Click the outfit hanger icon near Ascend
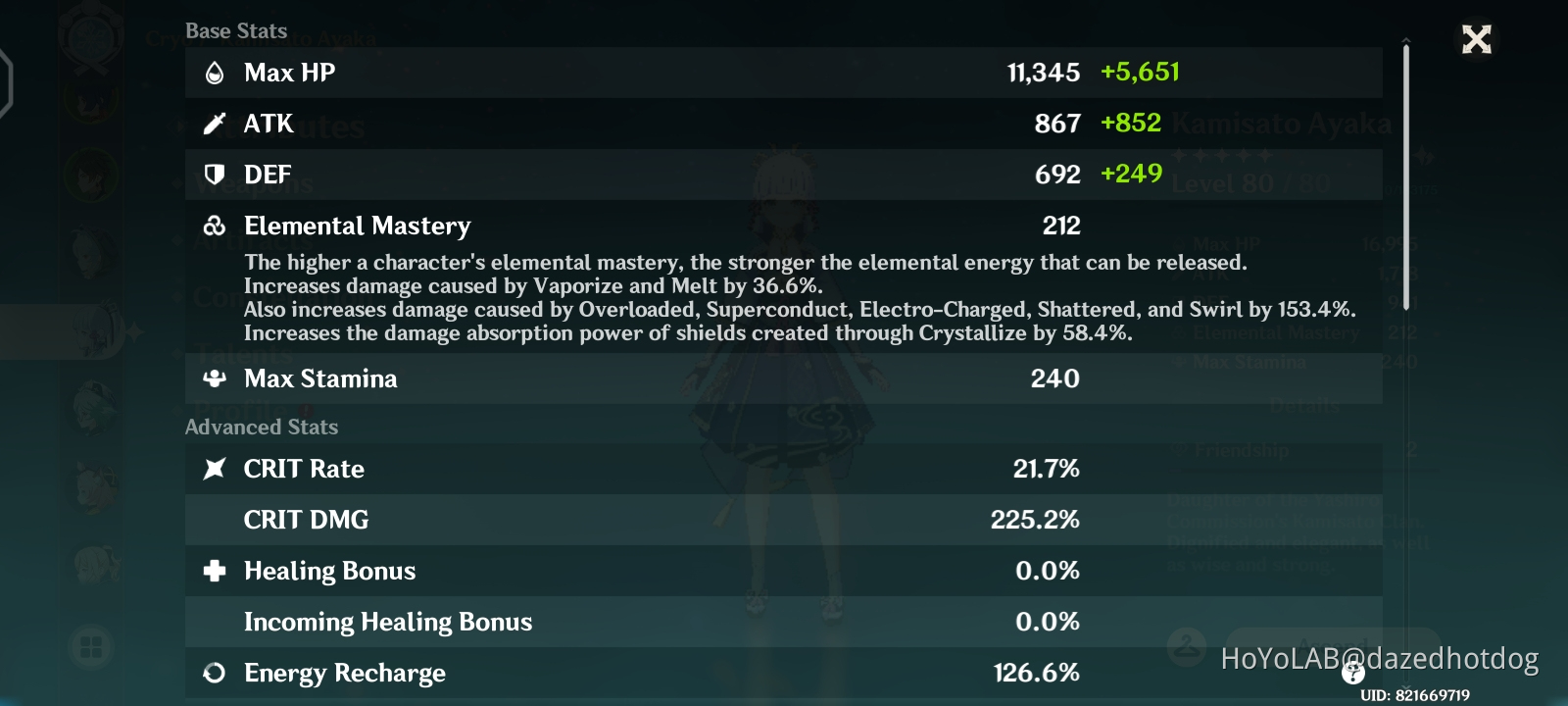 (1185, 645)
